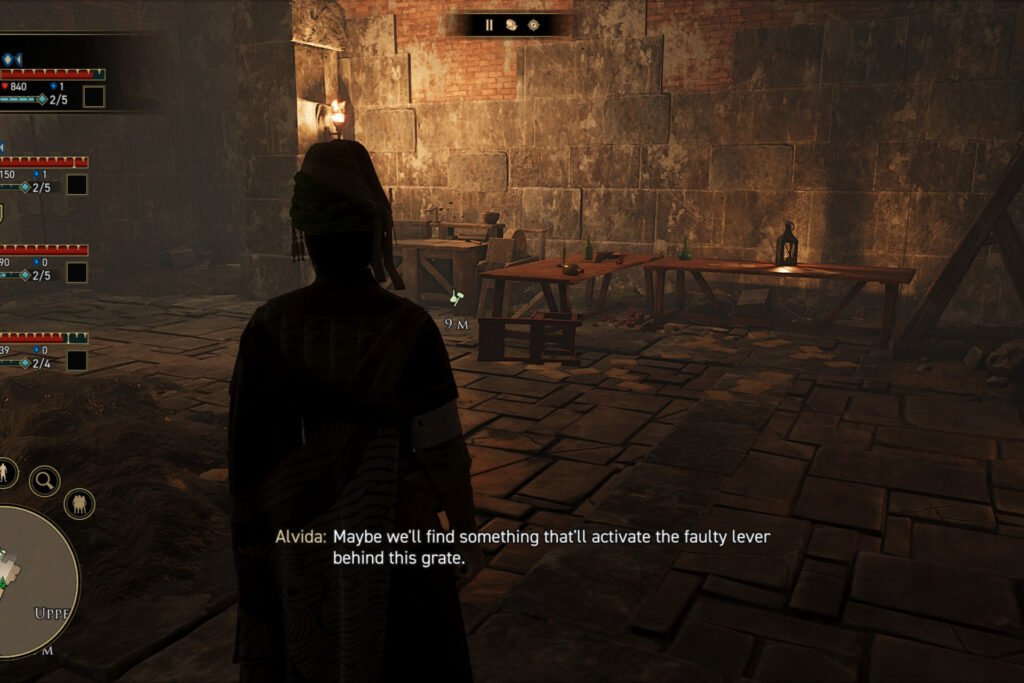Click the compass icon in the top bar
The height and width of the screenshot is (683, 1024).
pos(533,25)
